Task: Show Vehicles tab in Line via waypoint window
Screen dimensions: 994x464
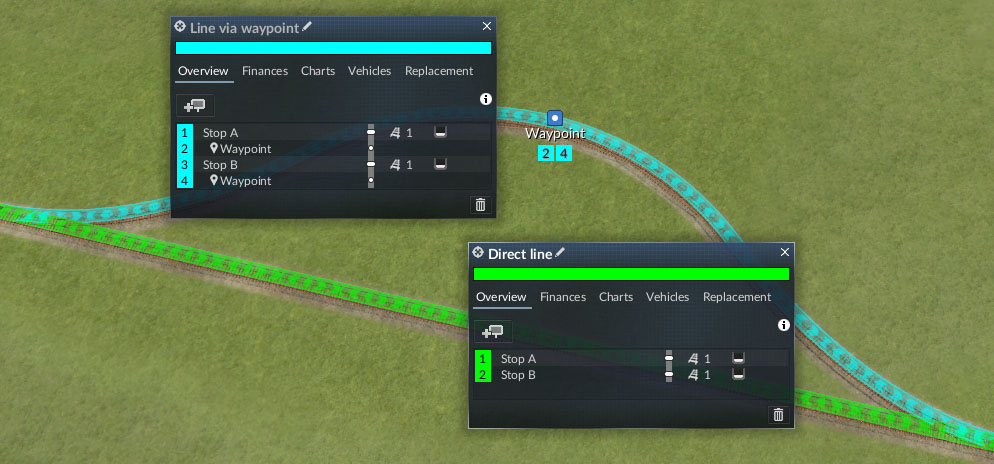Action: (x=369, y=71)
